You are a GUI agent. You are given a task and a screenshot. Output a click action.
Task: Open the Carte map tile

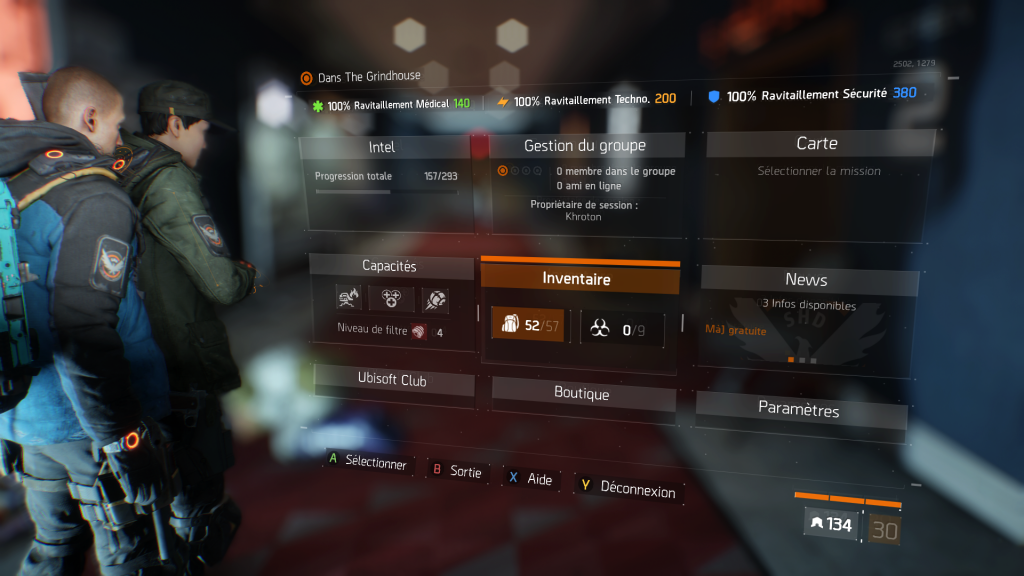tap(817, 144)
